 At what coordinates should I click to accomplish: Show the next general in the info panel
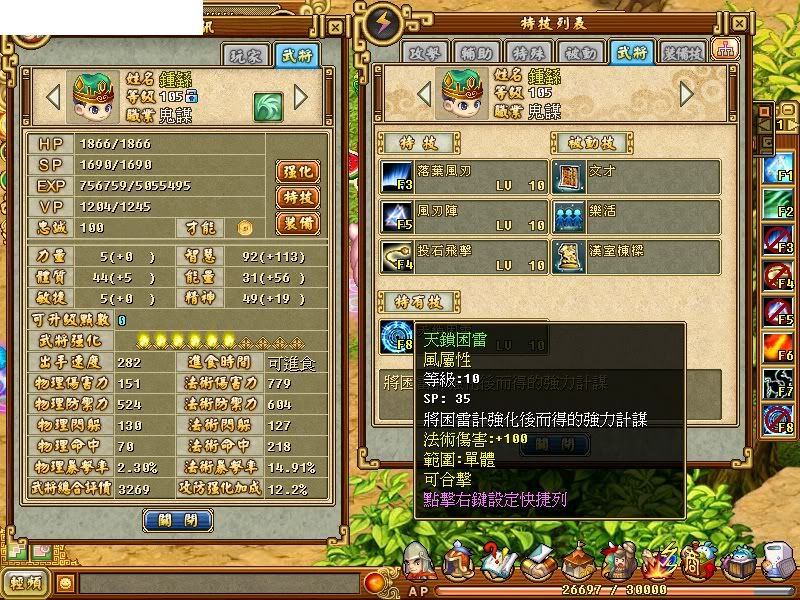[x=300, y=97]
